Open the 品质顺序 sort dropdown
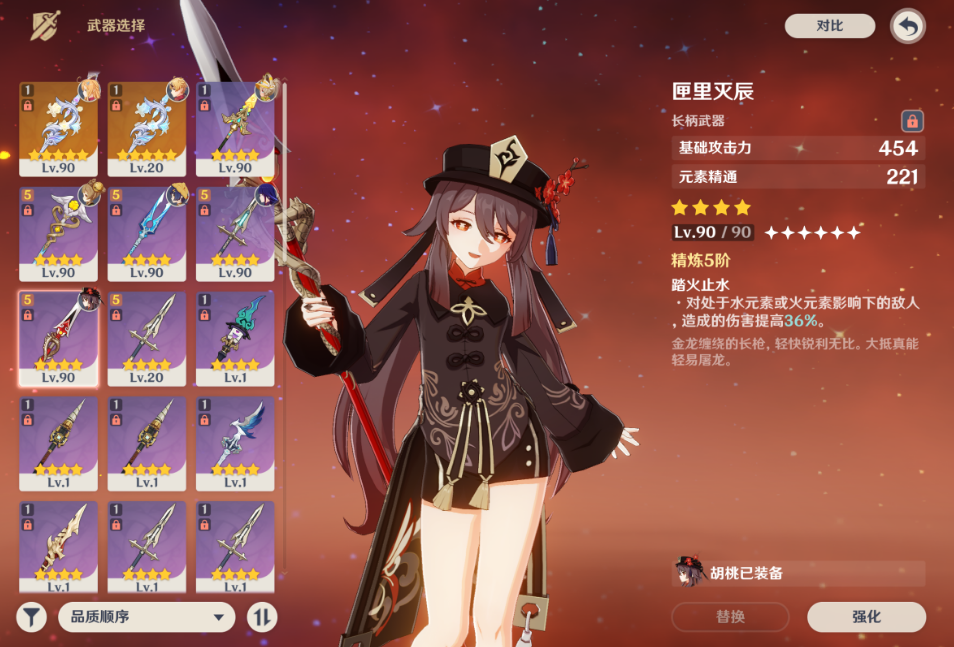Screen dimensions: 954x647 pyautogui.click(x=146, y=617)
